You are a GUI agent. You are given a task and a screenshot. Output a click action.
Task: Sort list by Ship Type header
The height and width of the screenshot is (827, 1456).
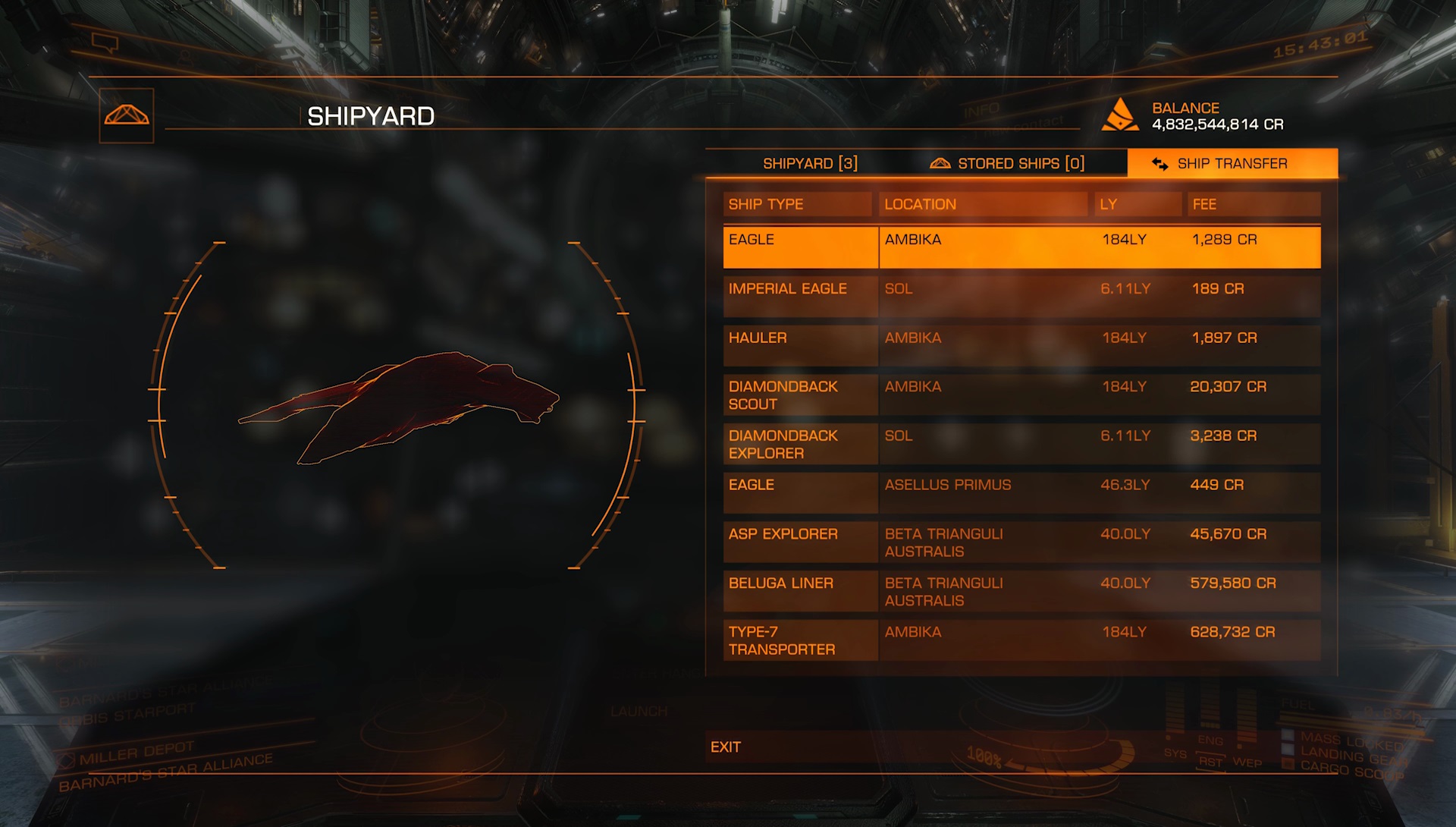click(797, 204)
